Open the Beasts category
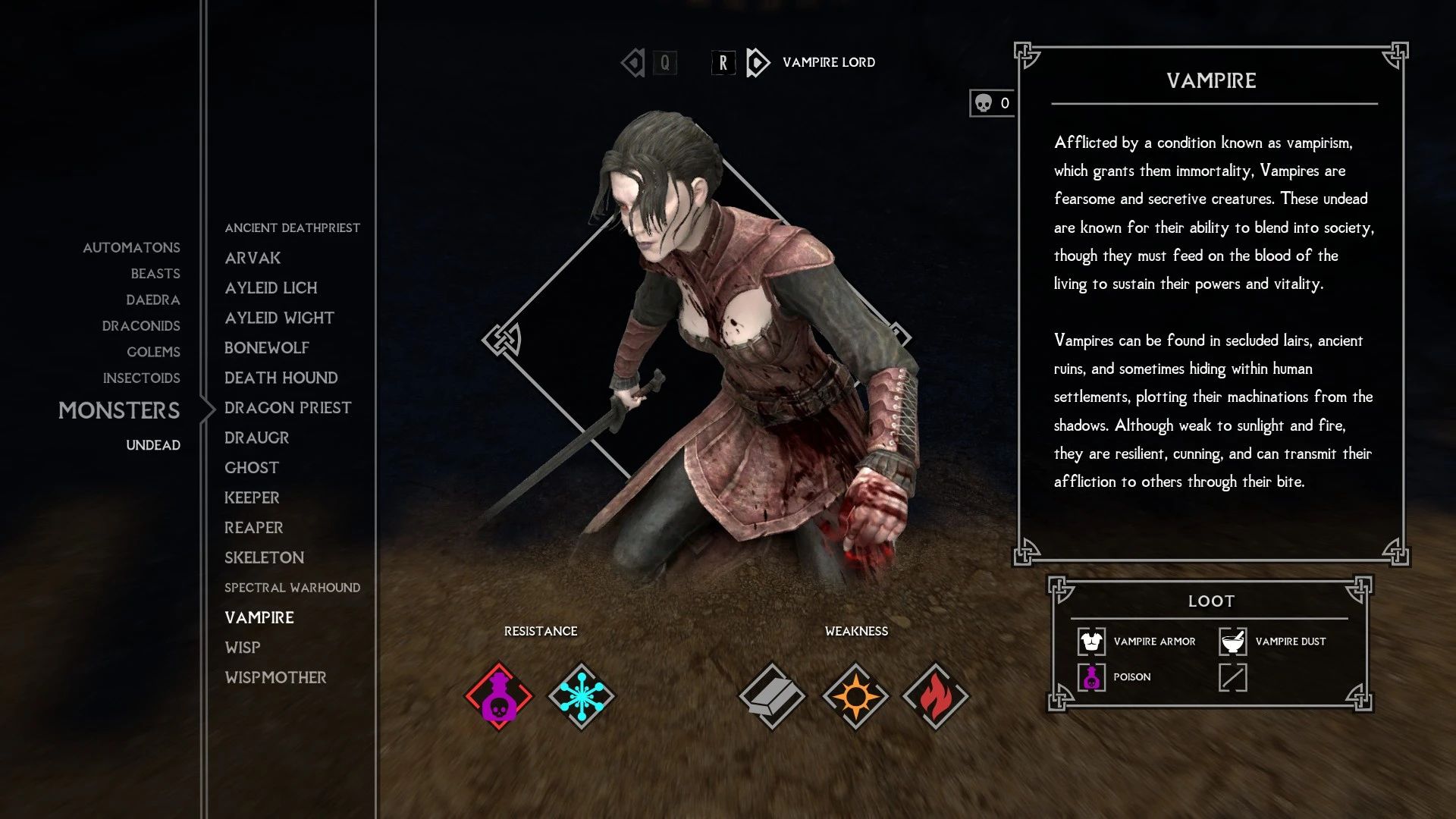Screen dimensions: 1456x819 tap(156, 273)
